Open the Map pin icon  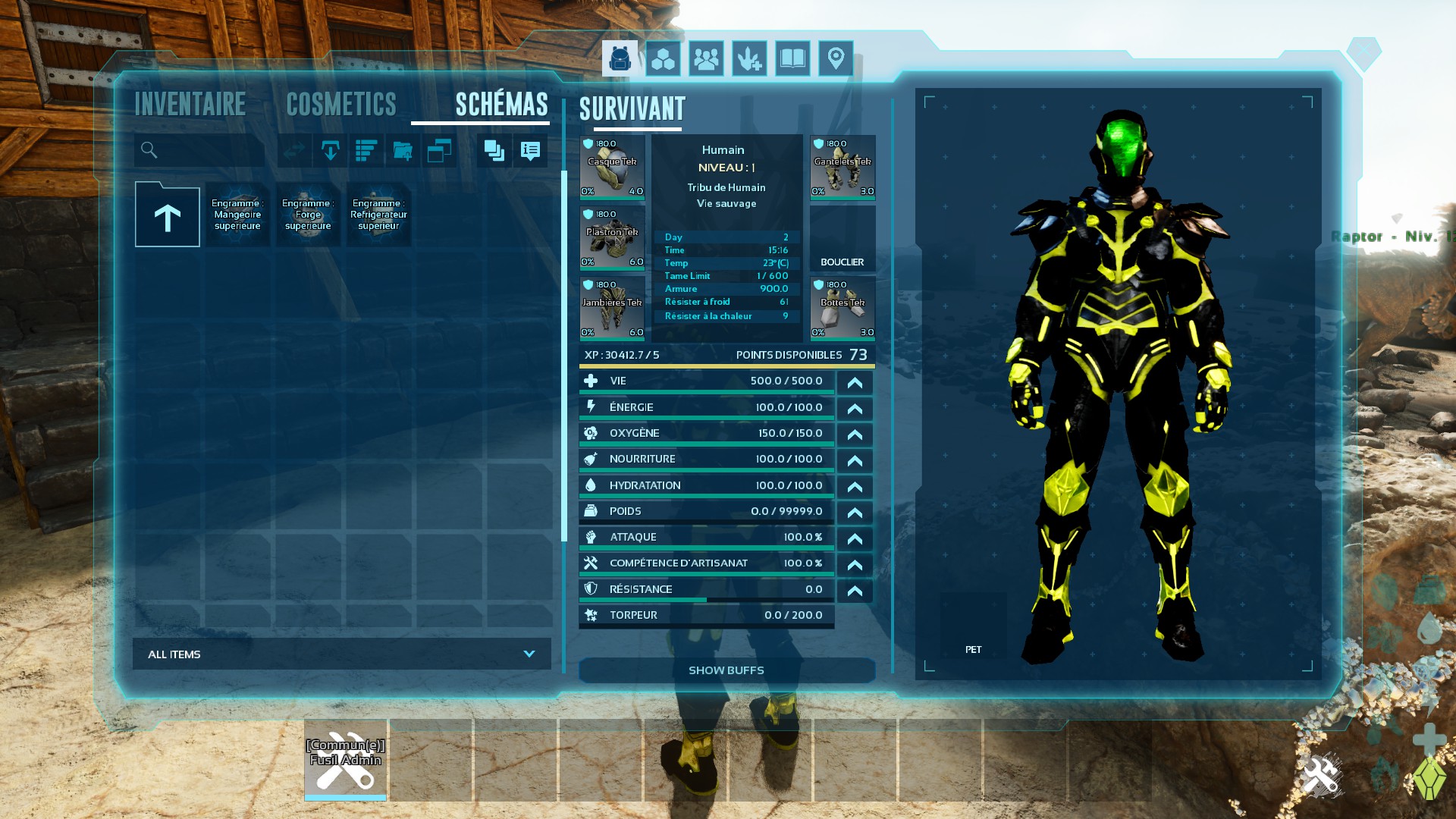click(835, 58)
